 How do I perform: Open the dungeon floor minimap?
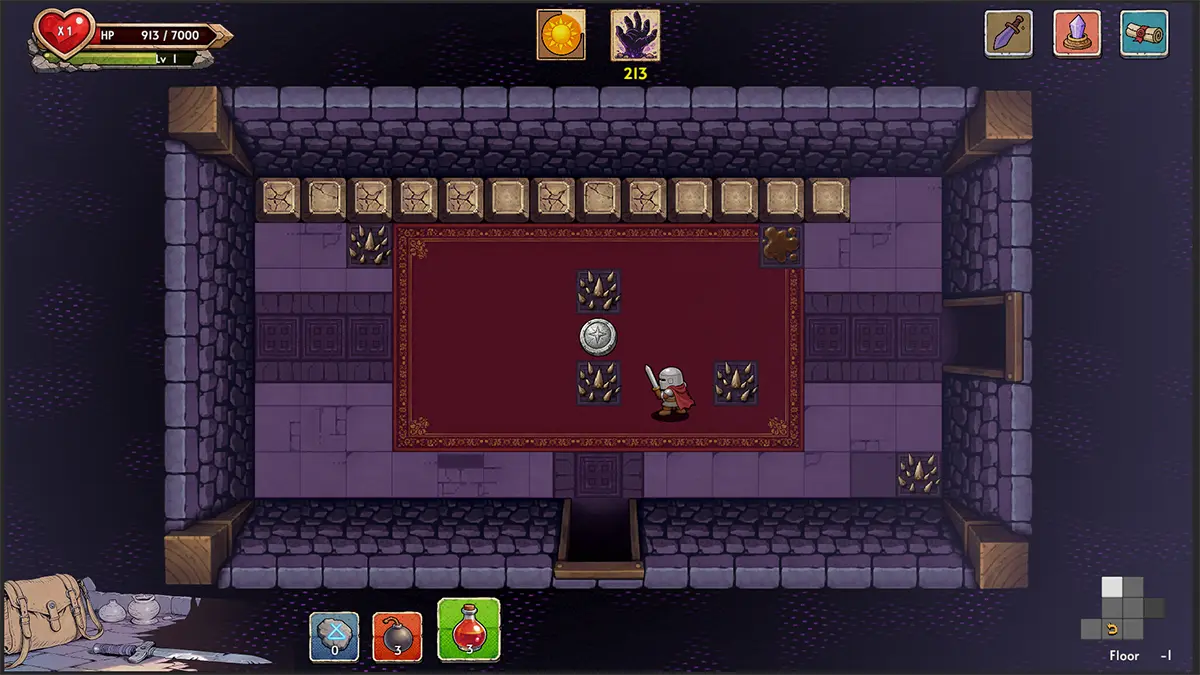point(1122,609)
